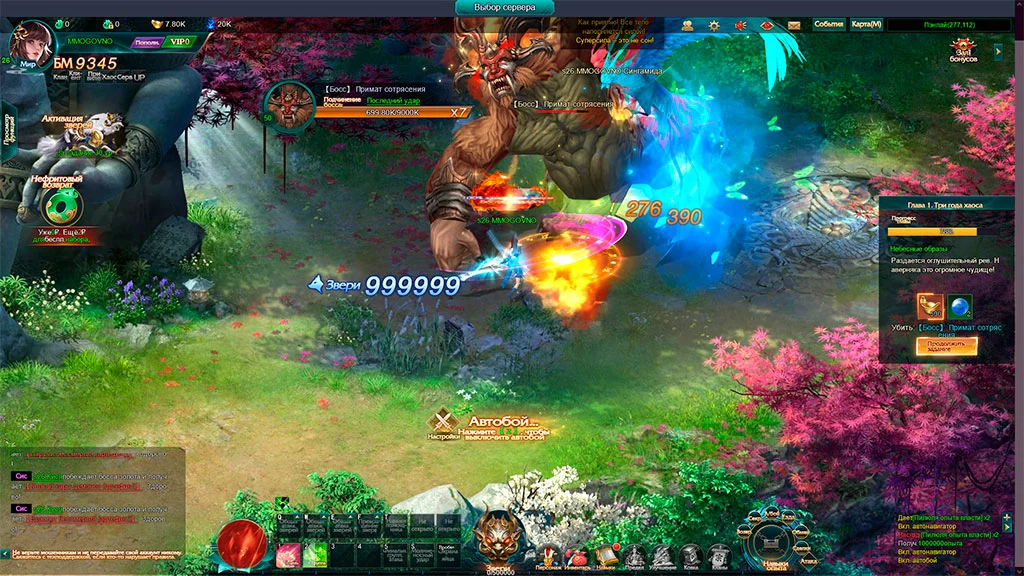This screenshot has height=576, width=1024.
Task: Open the События events button
Action: click(x=828, y=24)
